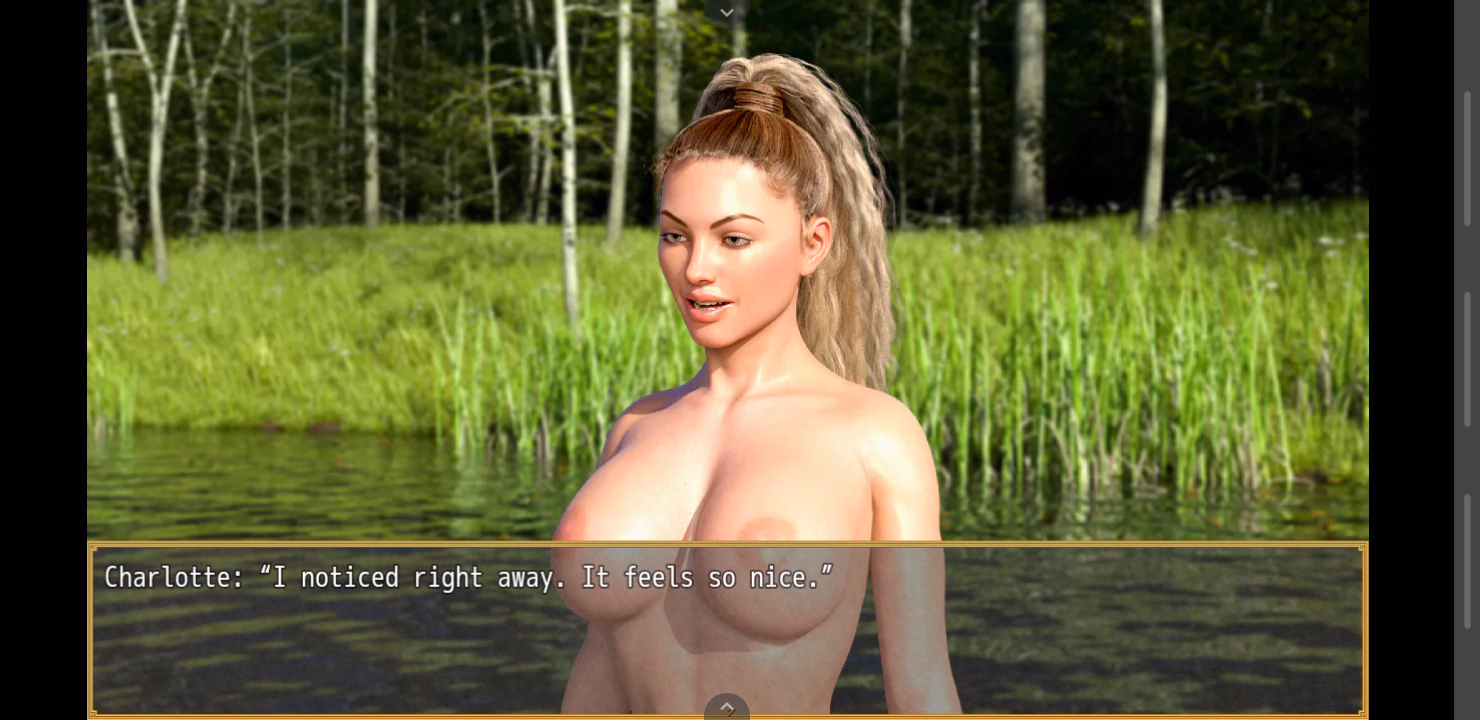
Task: Open hidden options using the top arrow control
Action: [x=727, y=11]
